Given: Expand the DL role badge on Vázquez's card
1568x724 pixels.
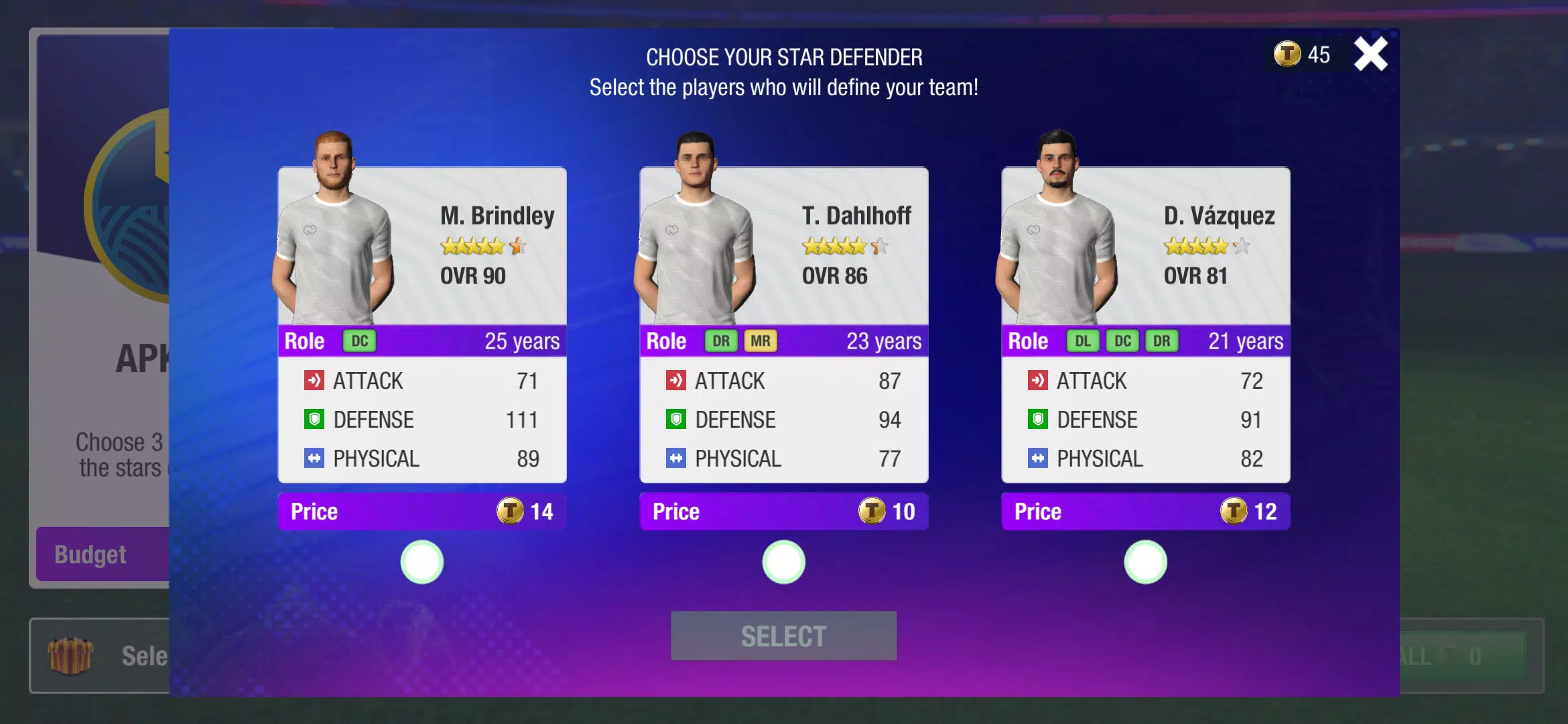Looking at the screenshot, I should tap(1084, 341).
